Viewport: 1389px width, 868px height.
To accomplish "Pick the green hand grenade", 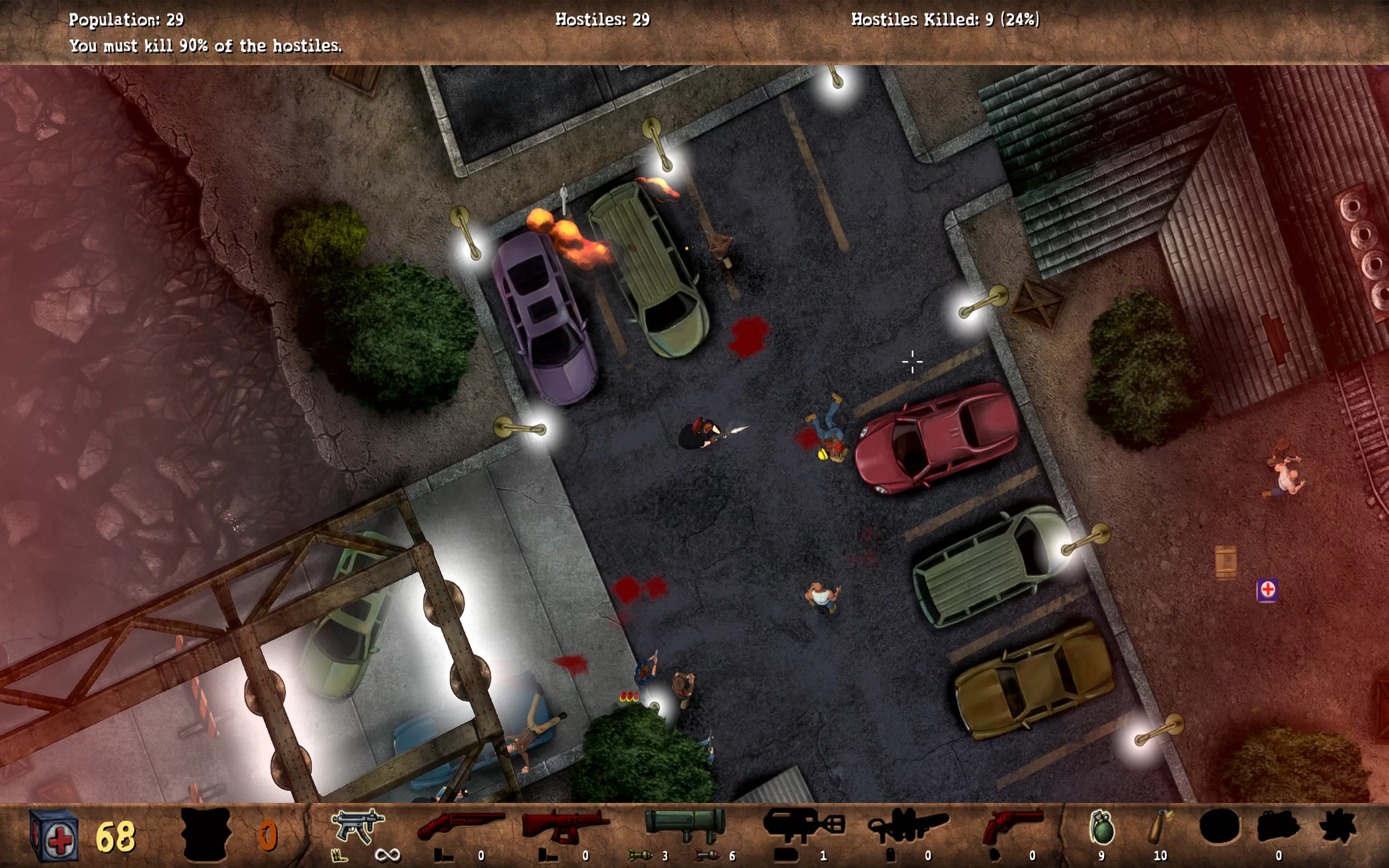I will (x=1101, y=827).
